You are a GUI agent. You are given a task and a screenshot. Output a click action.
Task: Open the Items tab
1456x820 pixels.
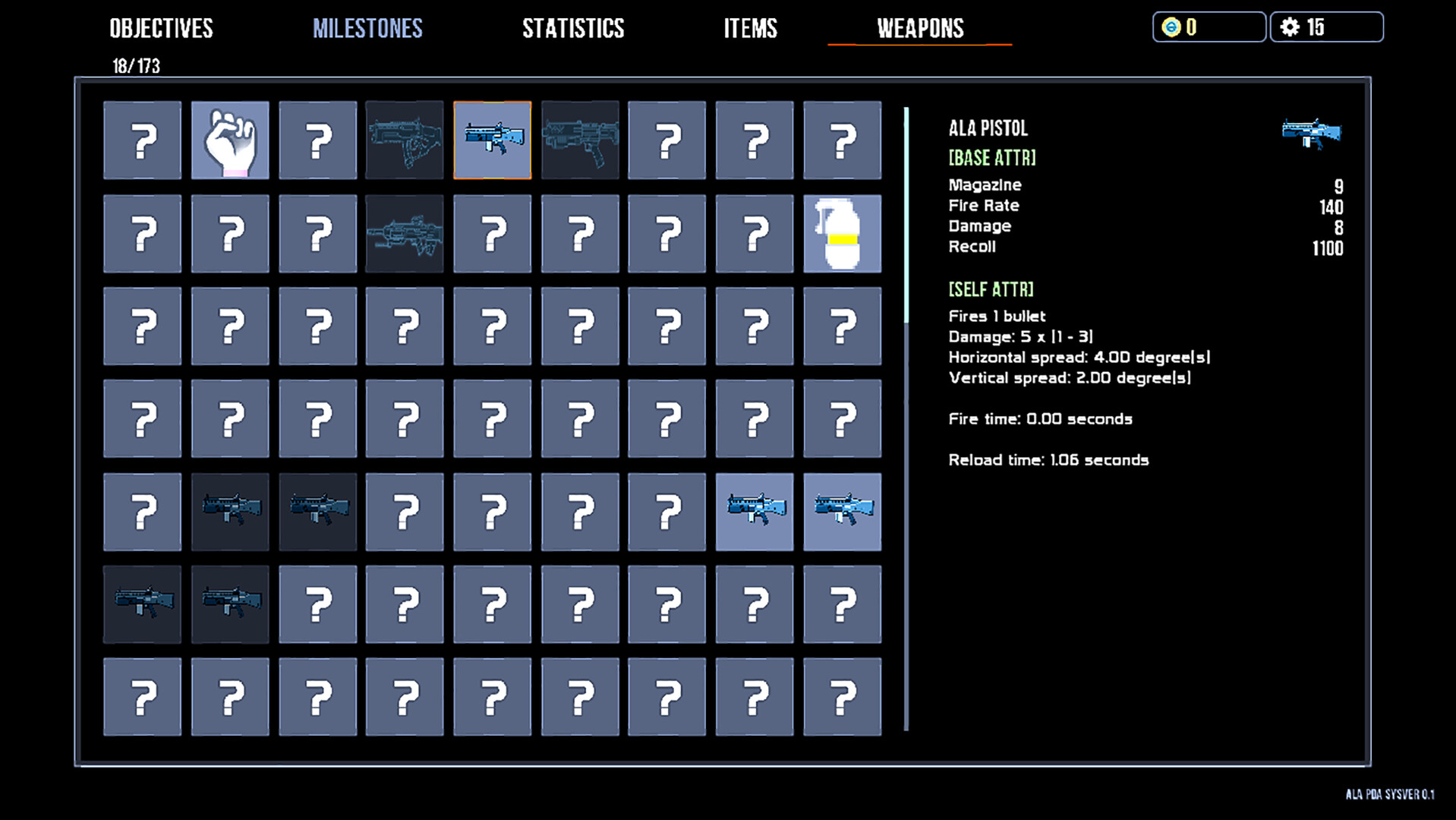pos(750,29)
